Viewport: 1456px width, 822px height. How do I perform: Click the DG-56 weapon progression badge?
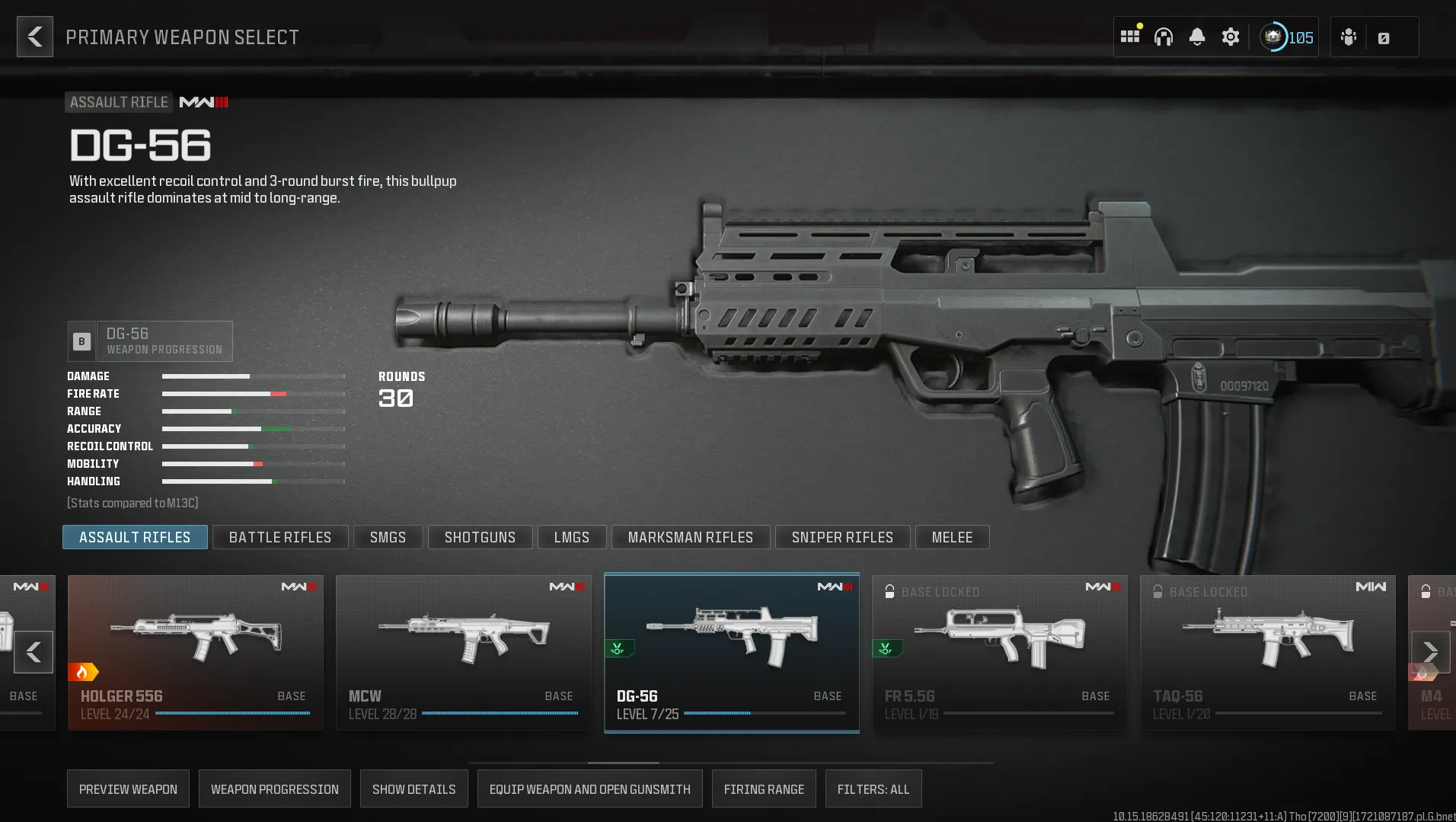[150, 341]
